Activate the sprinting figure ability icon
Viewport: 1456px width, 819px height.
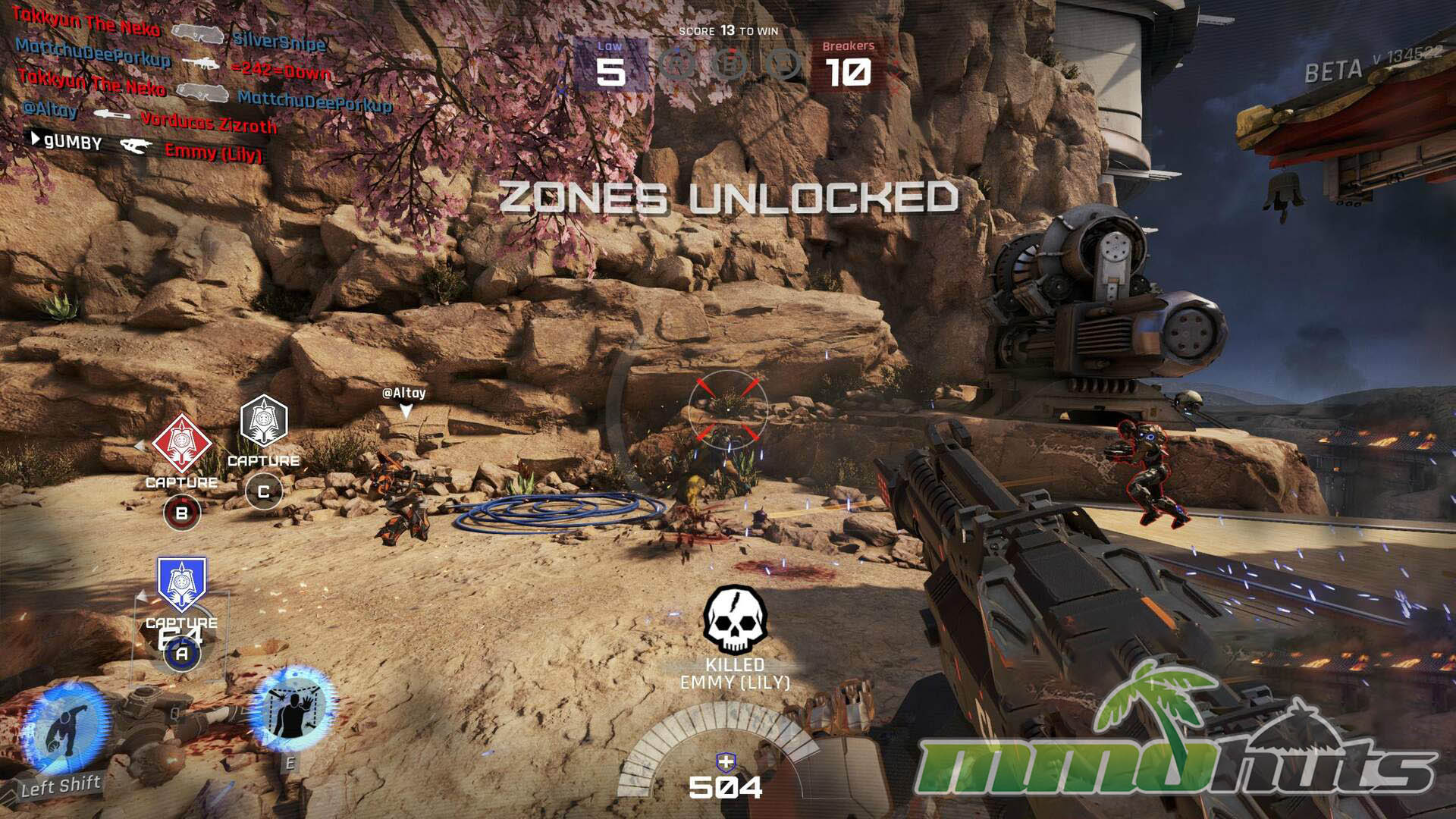(x=65, y=728)
